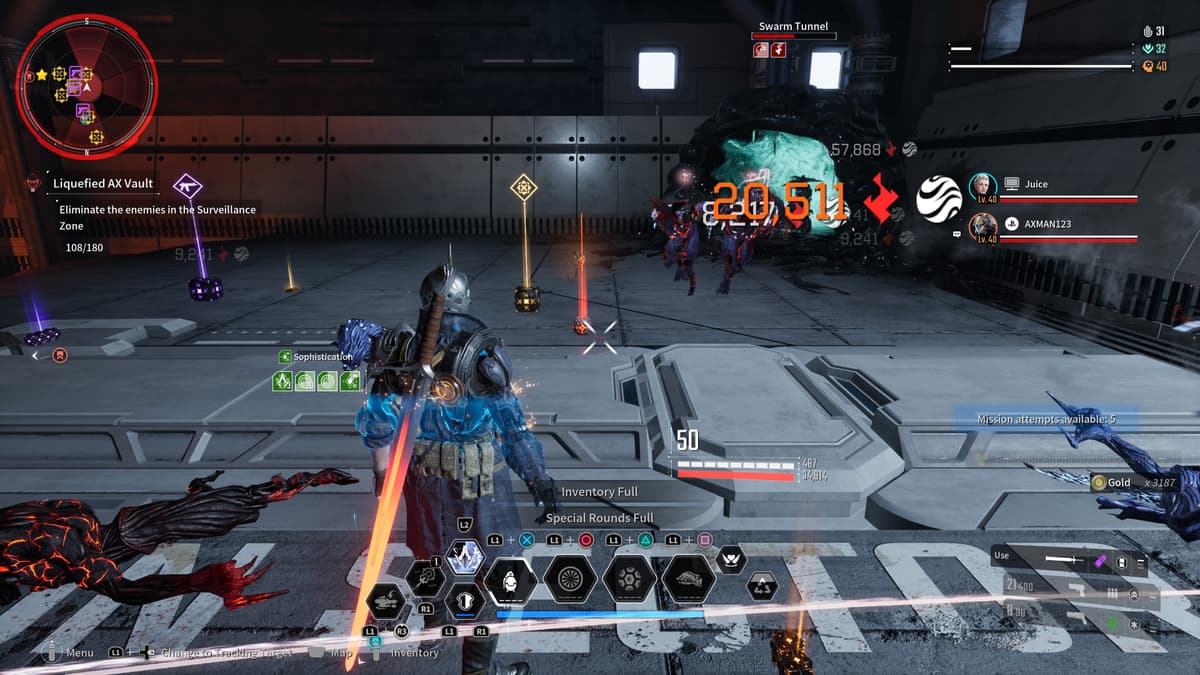Select the recycle arrows hexagon icon
Image resolution: width=1200 pixels, height=675 pixels.
[x=762, y=587]
